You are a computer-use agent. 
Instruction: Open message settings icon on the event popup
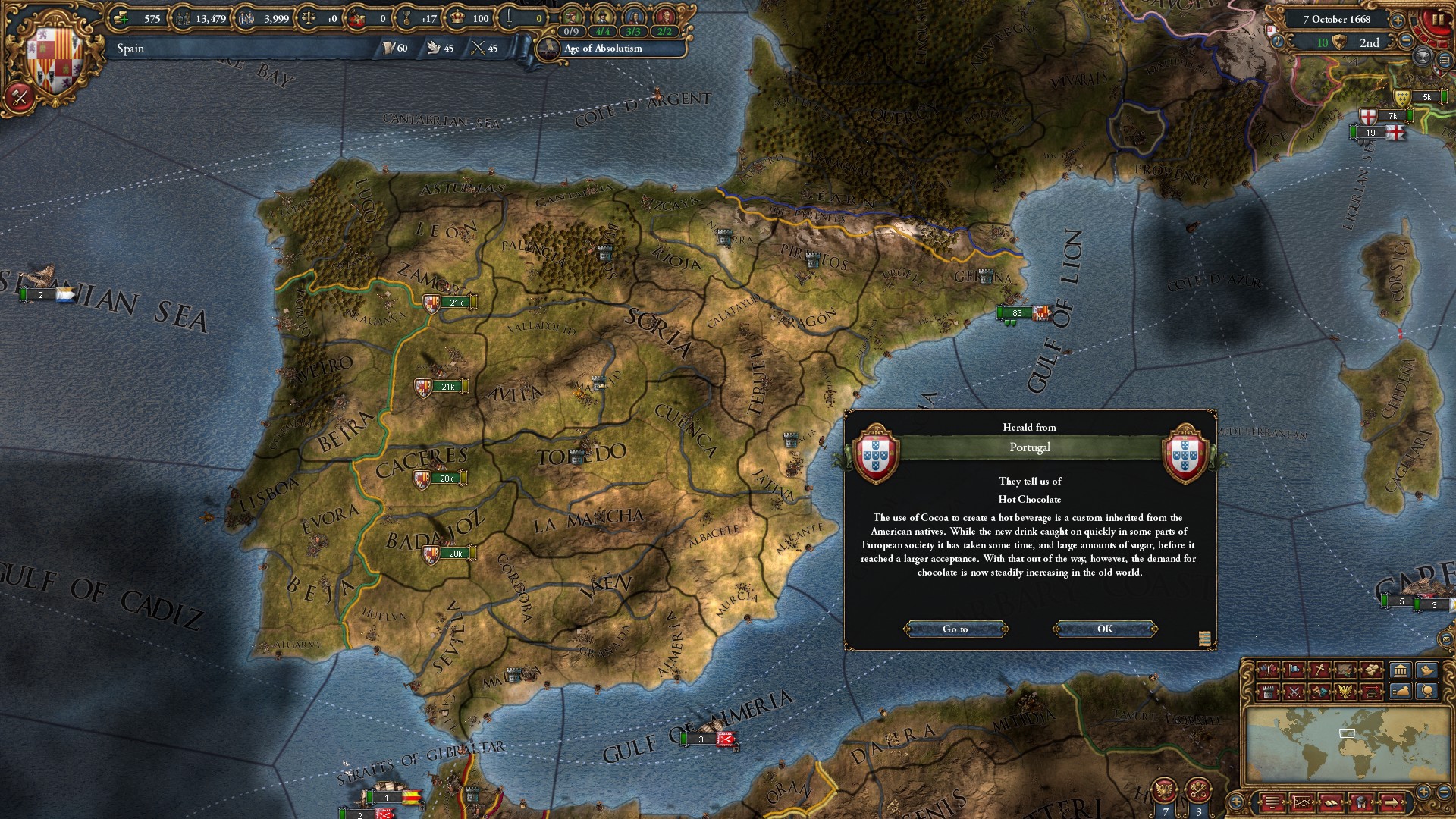[1203, 637]
